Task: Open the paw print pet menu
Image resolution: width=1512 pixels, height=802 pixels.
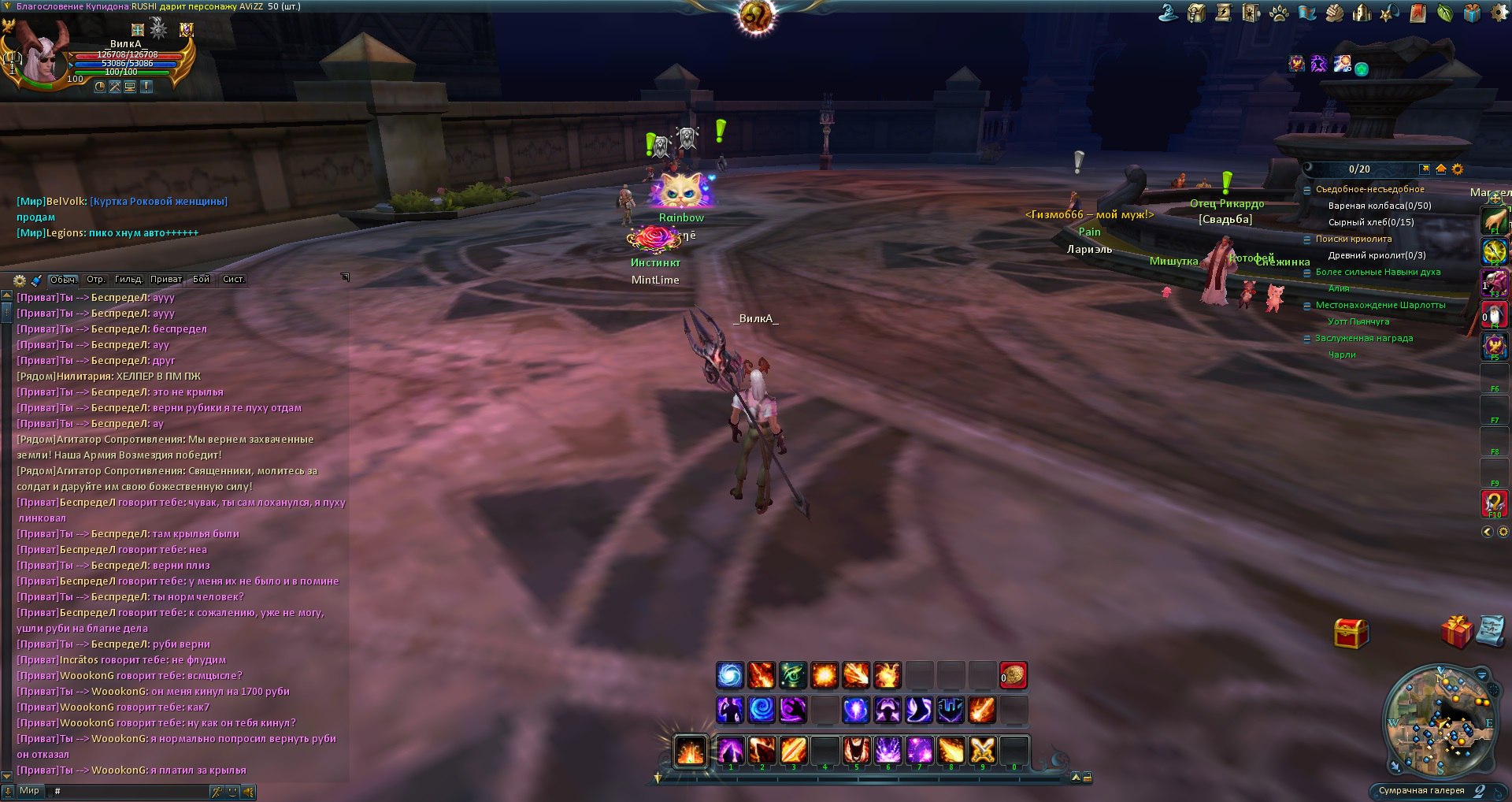Action: [x=1279, y=13]
